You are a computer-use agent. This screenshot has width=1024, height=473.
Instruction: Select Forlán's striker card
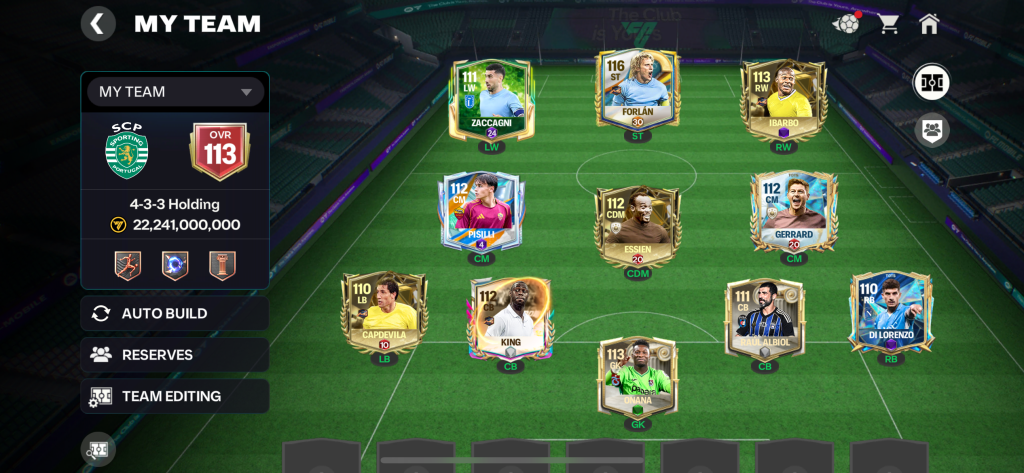pyautogui.click(x=637, y=95)
